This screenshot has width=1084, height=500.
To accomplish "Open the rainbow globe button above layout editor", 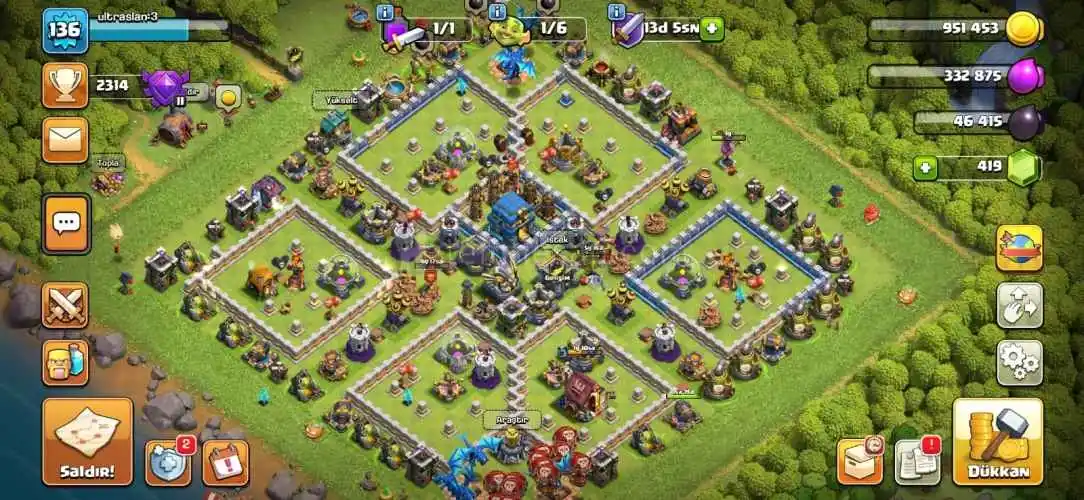I will tap(1019, 248).
